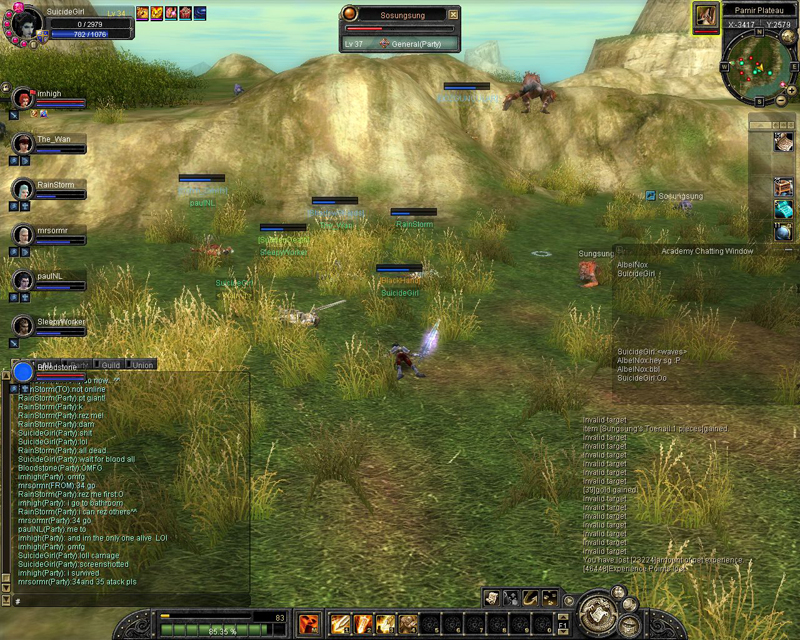
Task: Use the first sword skill on hotbar
Action: pyautogui.click(x=340, y=625)
